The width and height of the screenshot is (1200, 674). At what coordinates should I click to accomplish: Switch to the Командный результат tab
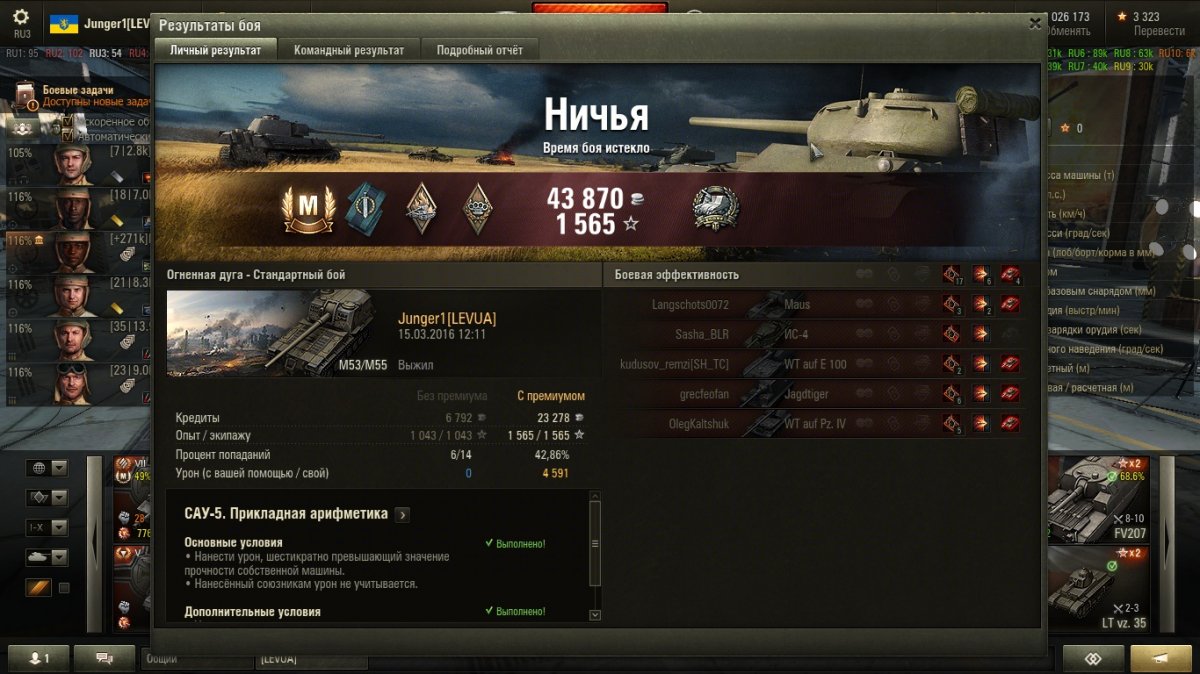(x=349, y=50)
